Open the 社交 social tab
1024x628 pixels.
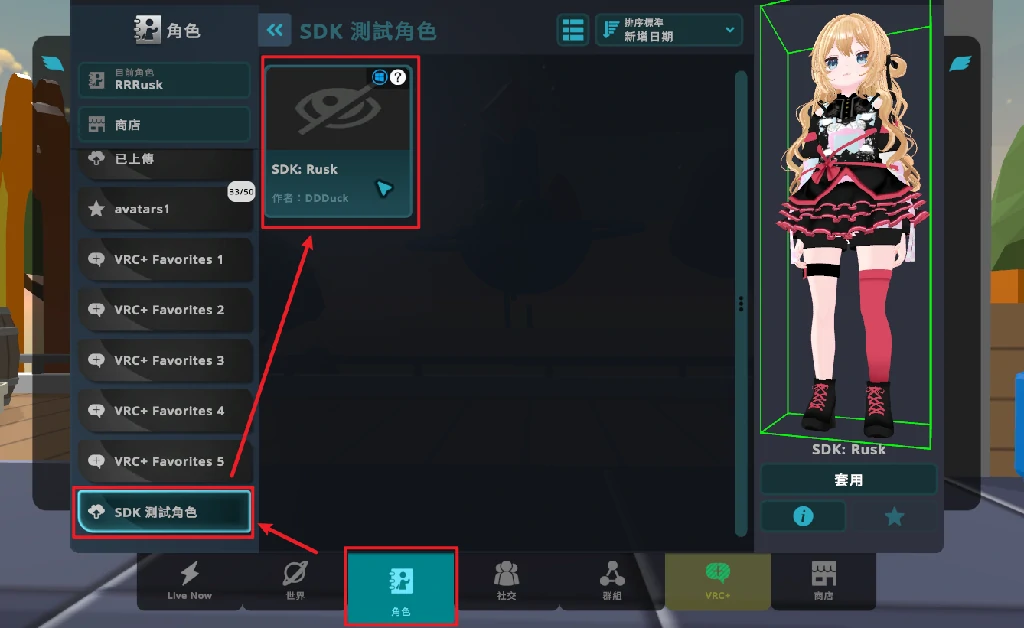tap(506, 580)
